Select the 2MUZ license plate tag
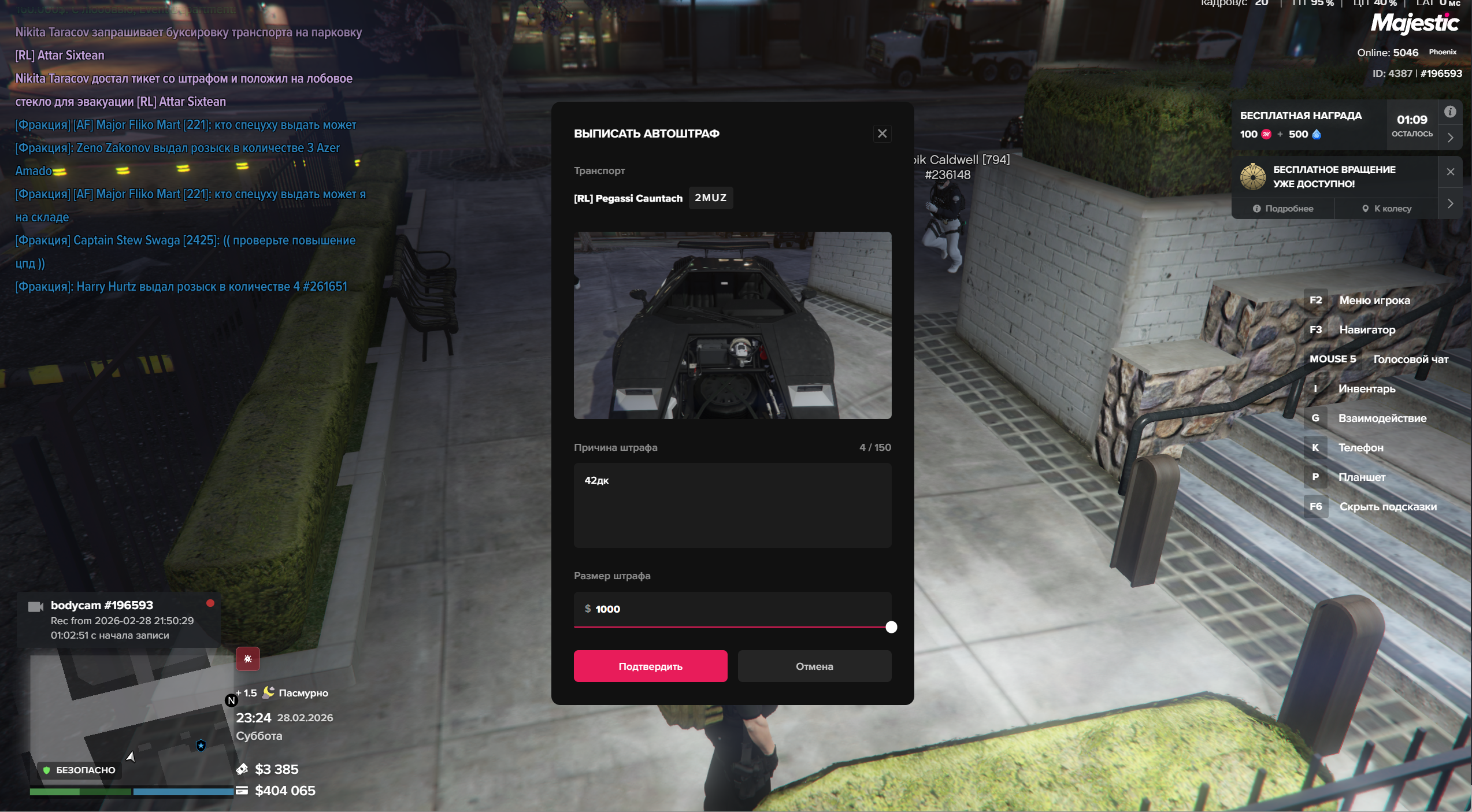The width and height of the screenshot is (1472, 812). pyautogui.click(x=710, y=198)
